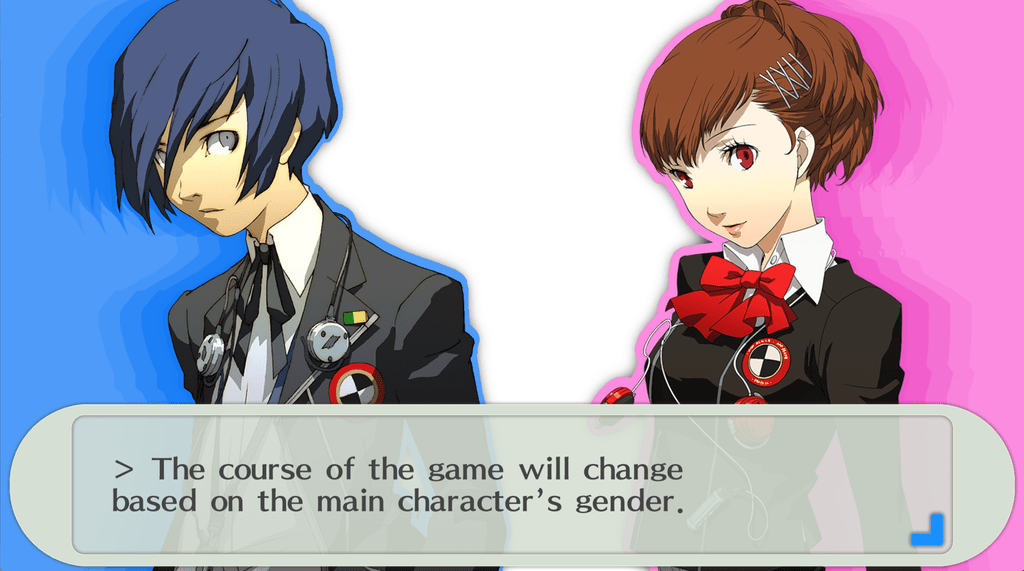Click the blue dialogue advance arrow
The image size is (1024, 571).
[927, 530]
